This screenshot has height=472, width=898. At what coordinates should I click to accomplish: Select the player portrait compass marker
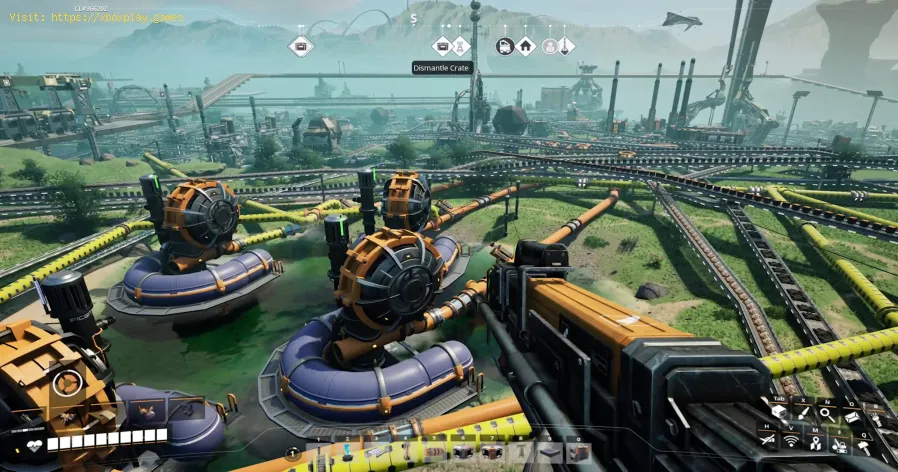click(548, 45)
